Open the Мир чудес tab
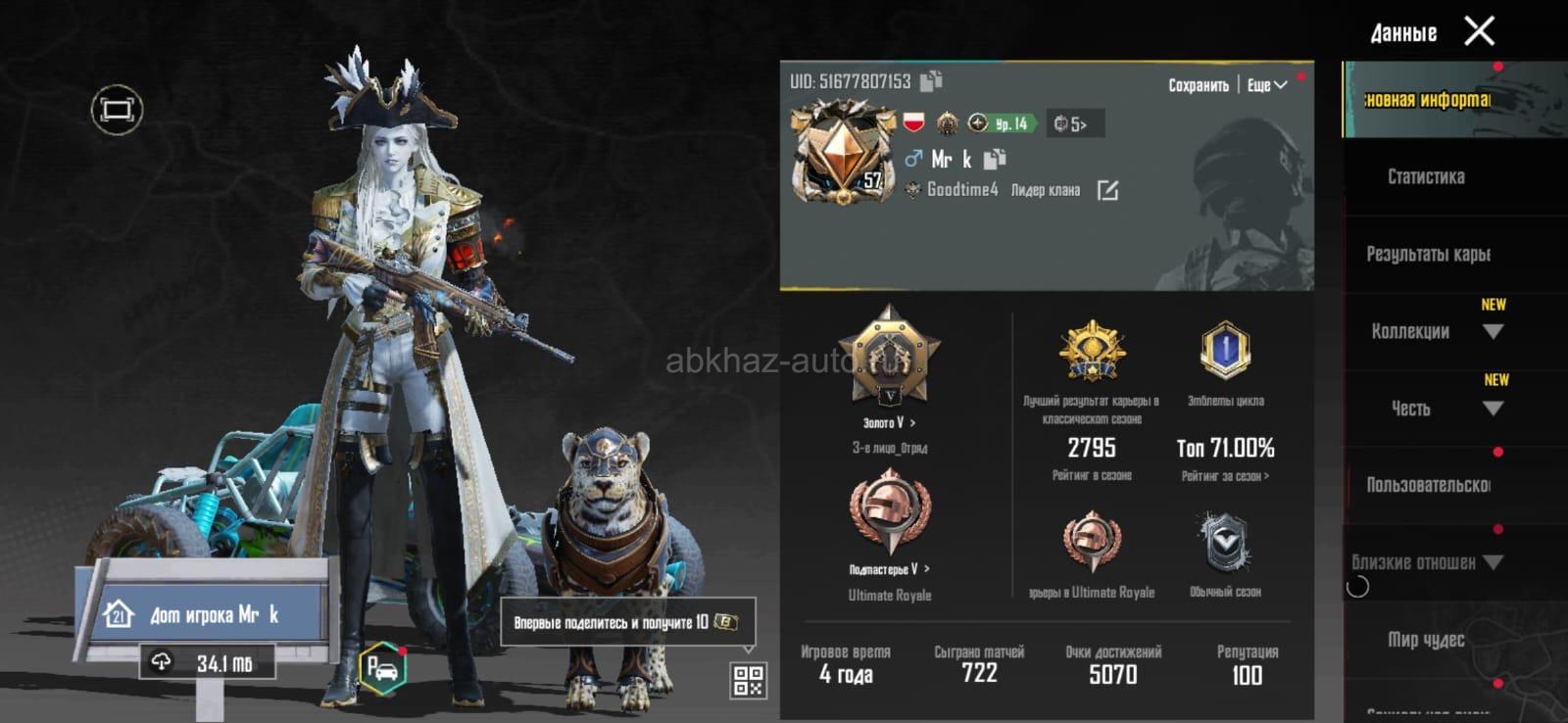The width and height of the screenshot is (1568, 723). 1426,640
